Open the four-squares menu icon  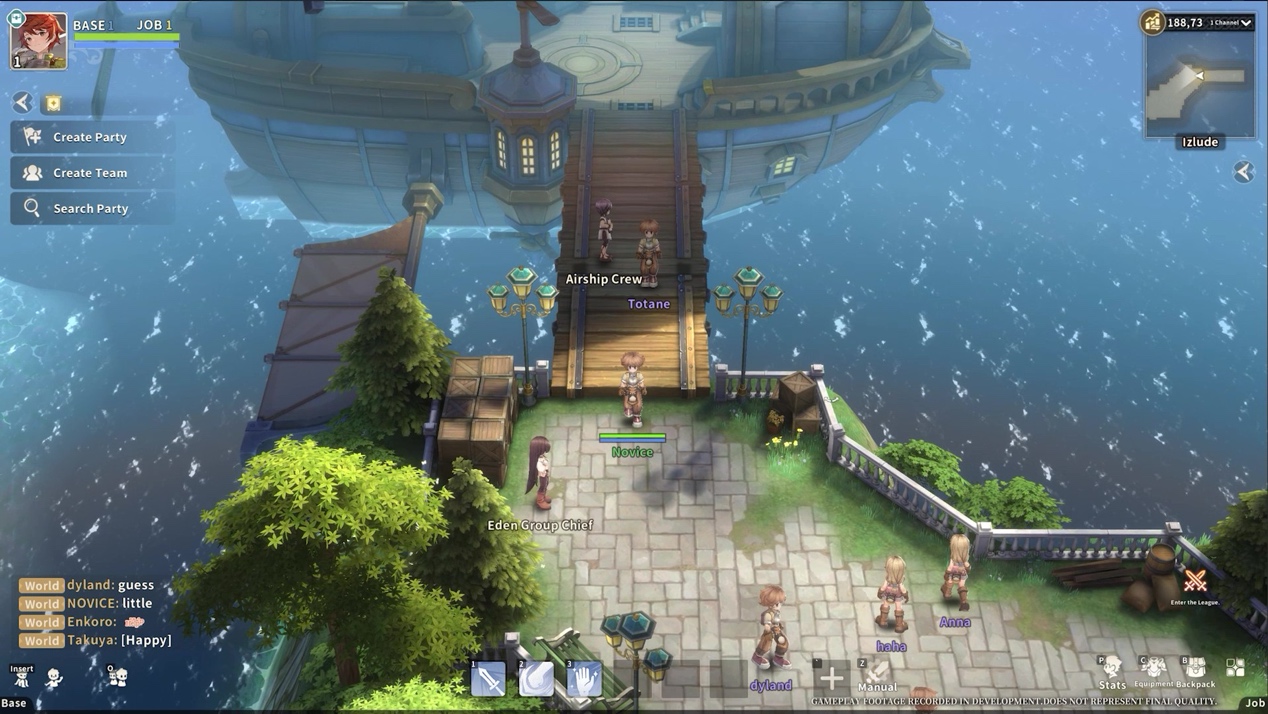click(x=1236, y=668)
